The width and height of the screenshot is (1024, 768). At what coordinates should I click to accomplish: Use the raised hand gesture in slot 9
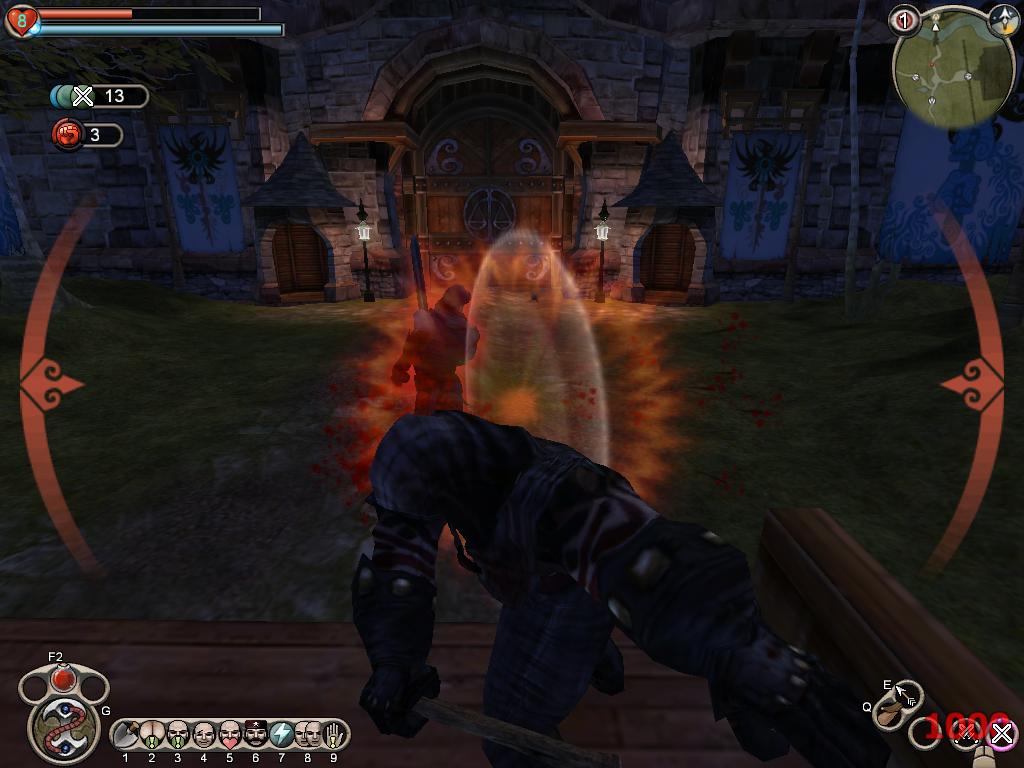point(332,735)
